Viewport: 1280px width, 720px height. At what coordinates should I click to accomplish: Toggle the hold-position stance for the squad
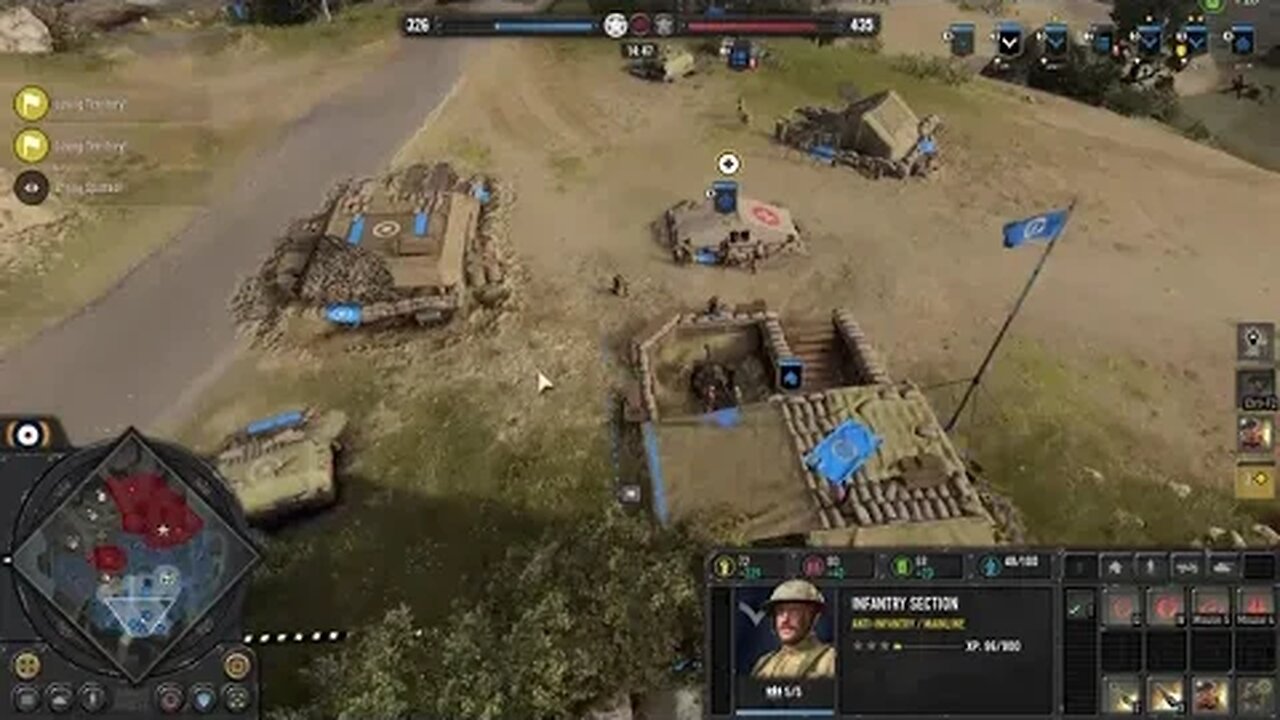coord(1150,565)
